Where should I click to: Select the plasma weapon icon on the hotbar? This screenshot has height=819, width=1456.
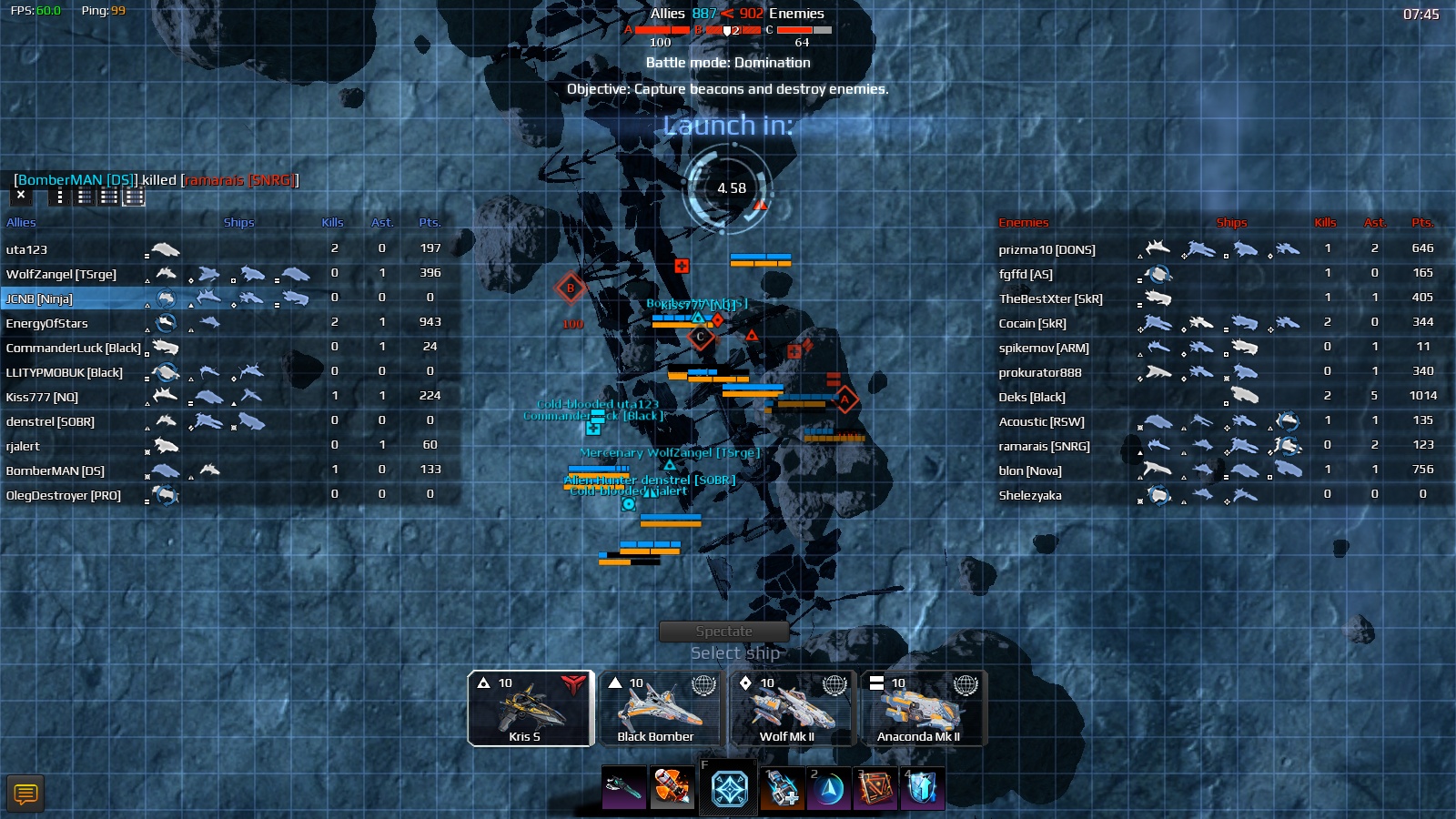click(x=624, y=789)
